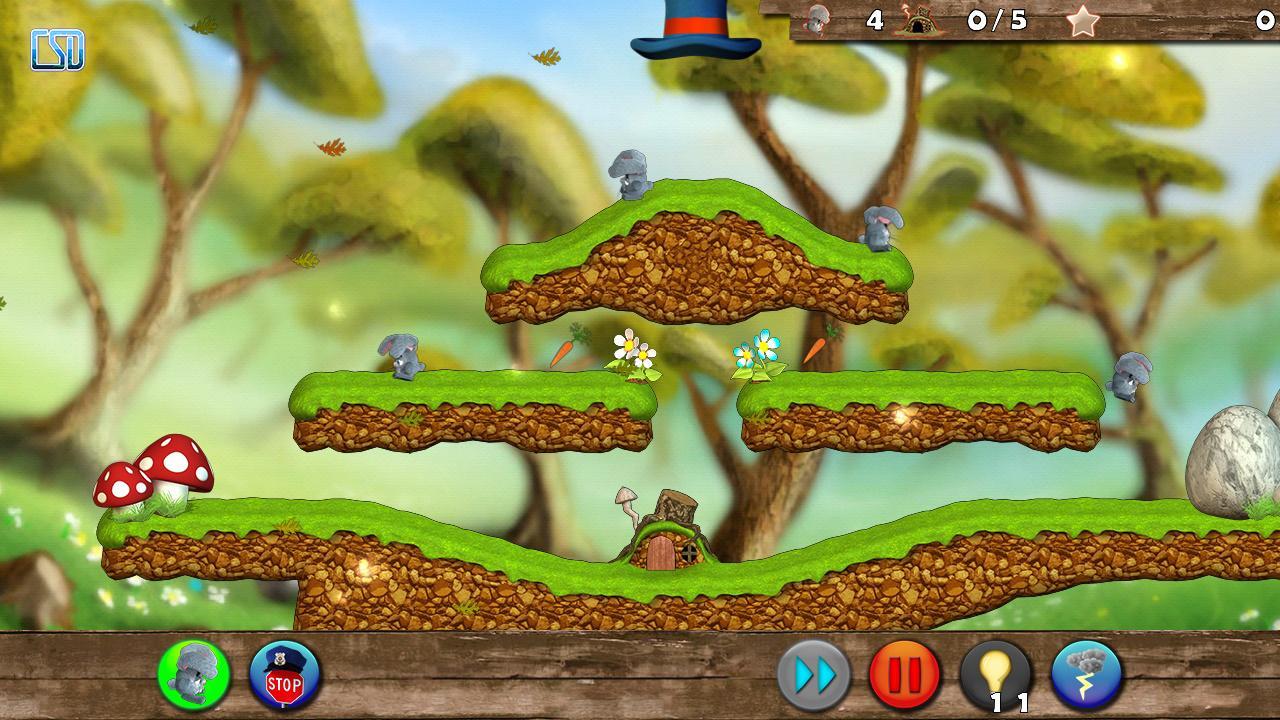
Task: Open the stump house door
Action: (x=660, y=555)
